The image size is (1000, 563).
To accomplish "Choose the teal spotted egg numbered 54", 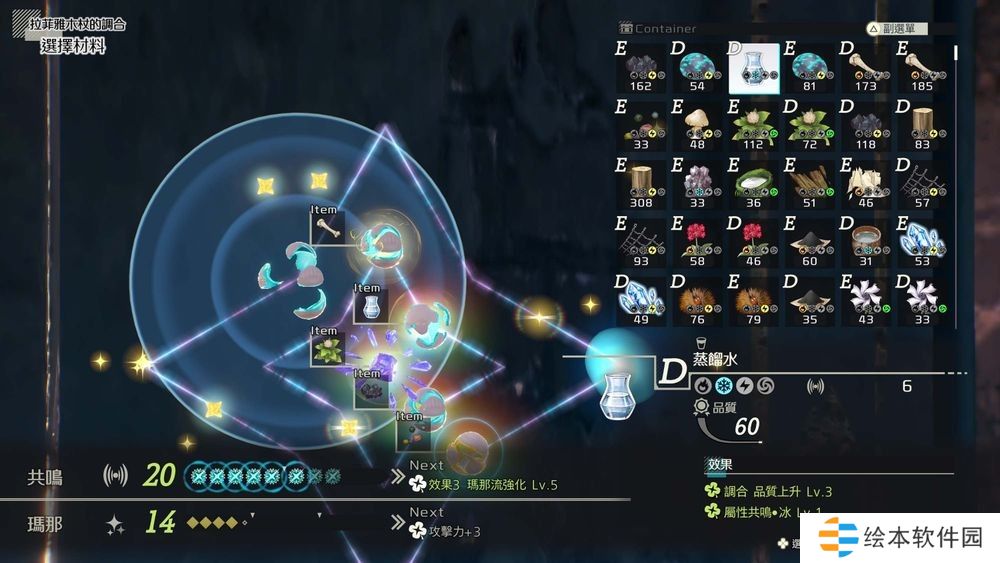I will click(x=697, y=68).
